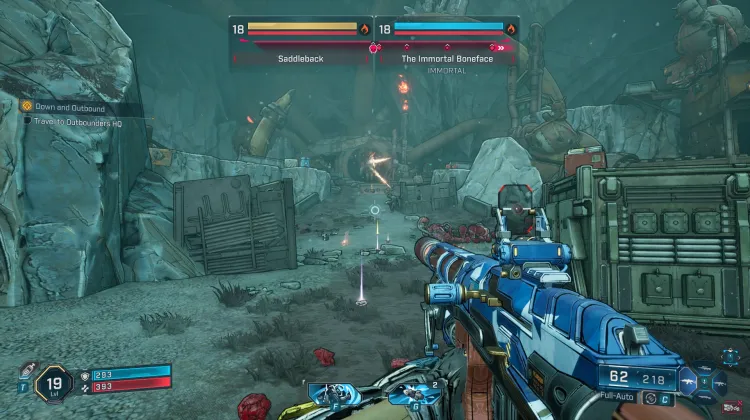Click the Saddleback boss nameplate
Image resolution: width=750 pixels, height=420 pixels.
pos(302,59)
